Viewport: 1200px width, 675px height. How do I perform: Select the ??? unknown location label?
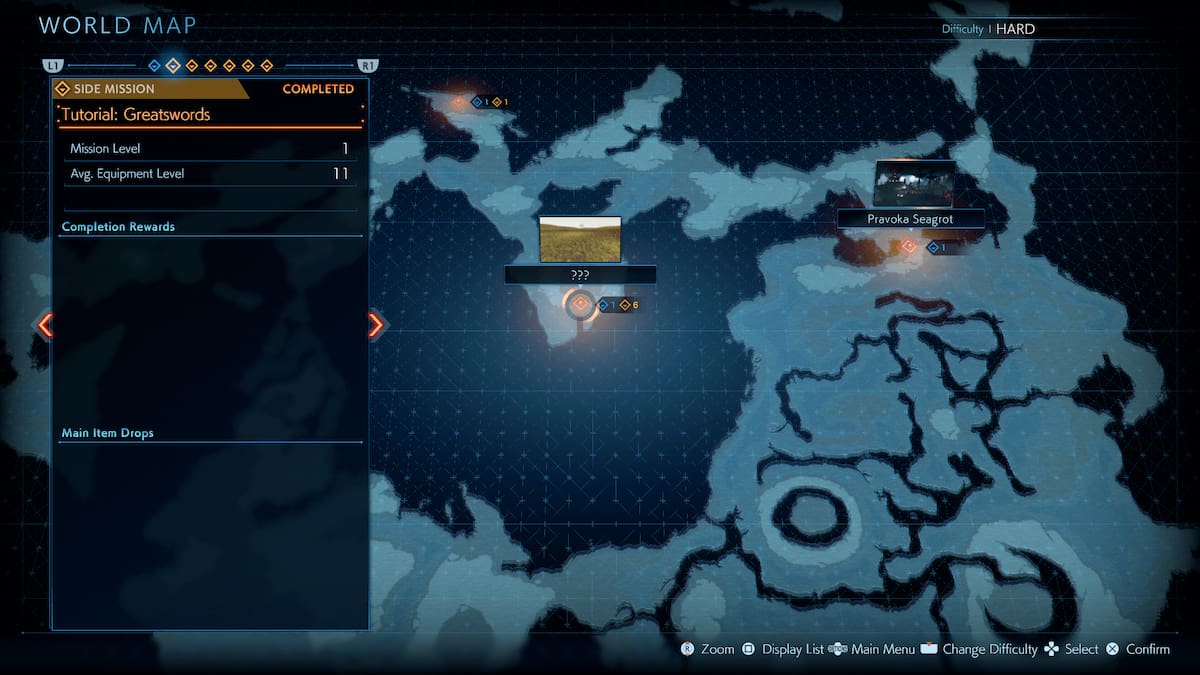[580, 274]
